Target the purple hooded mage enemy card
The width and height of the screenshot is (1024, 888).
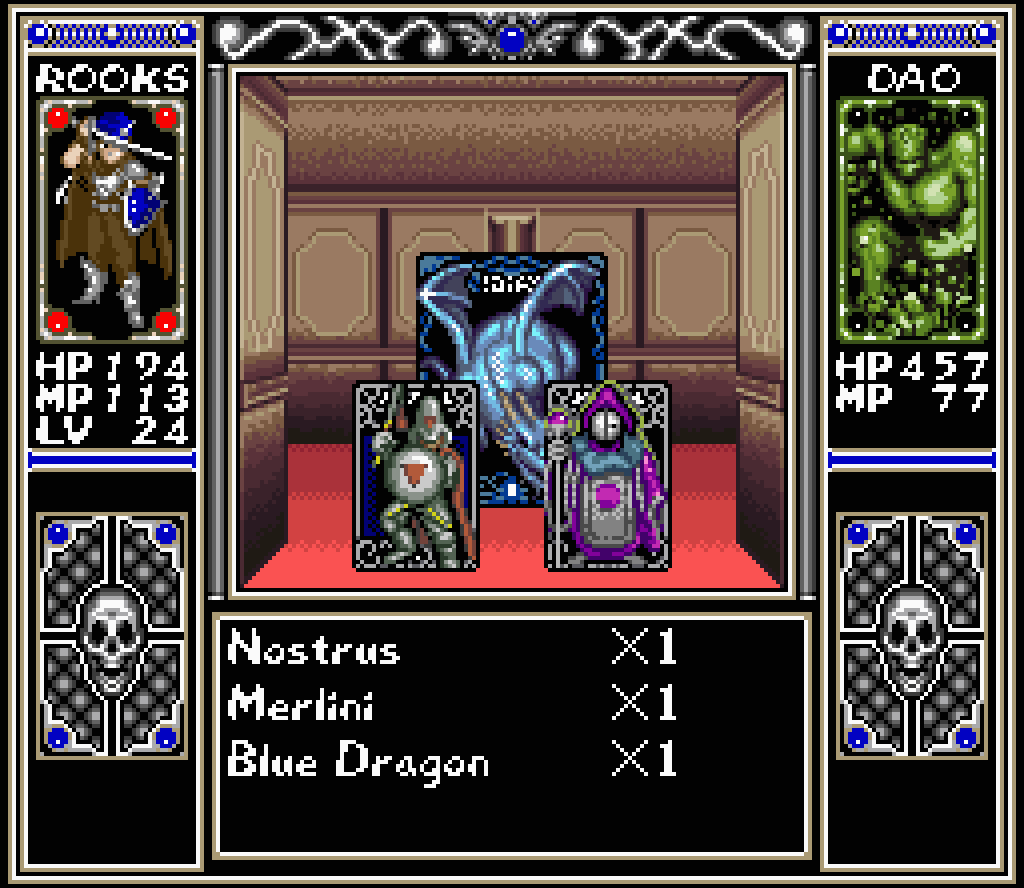pyautogui.click(x=607, y=476)
